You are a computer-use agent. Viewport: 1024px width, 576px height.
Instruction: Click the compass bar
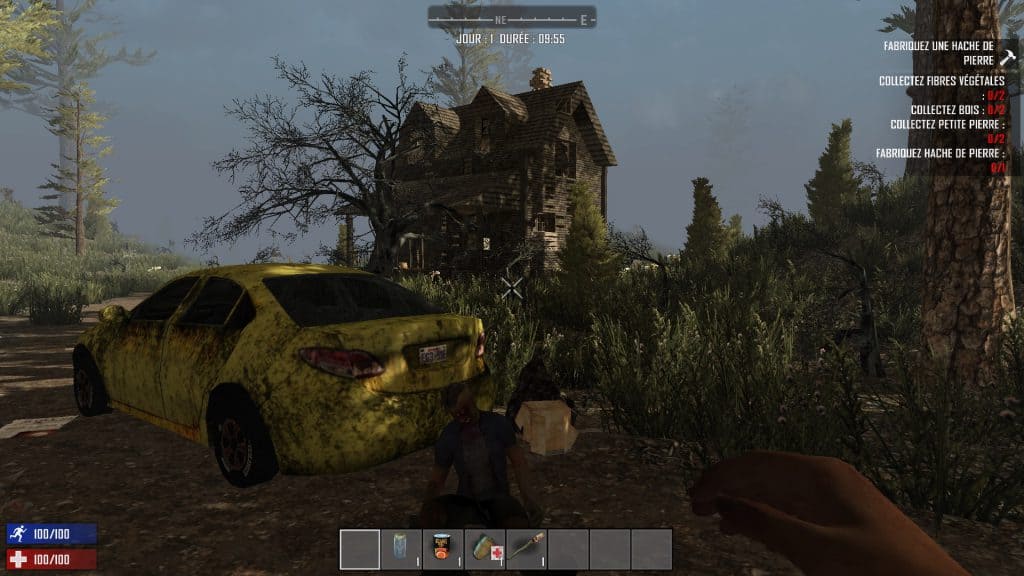coord(512,18)
